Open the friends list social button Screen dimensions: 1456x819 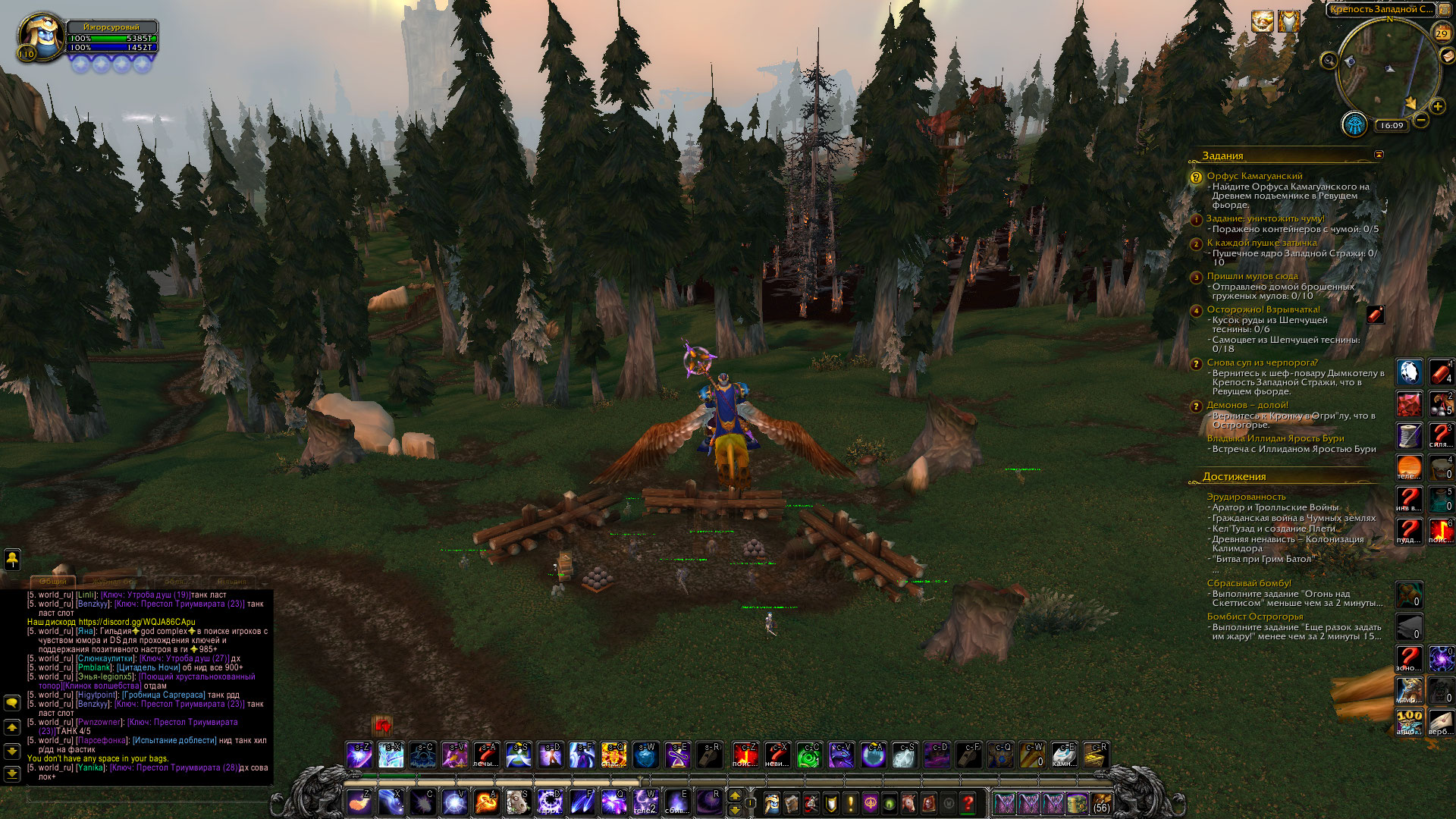12,560
